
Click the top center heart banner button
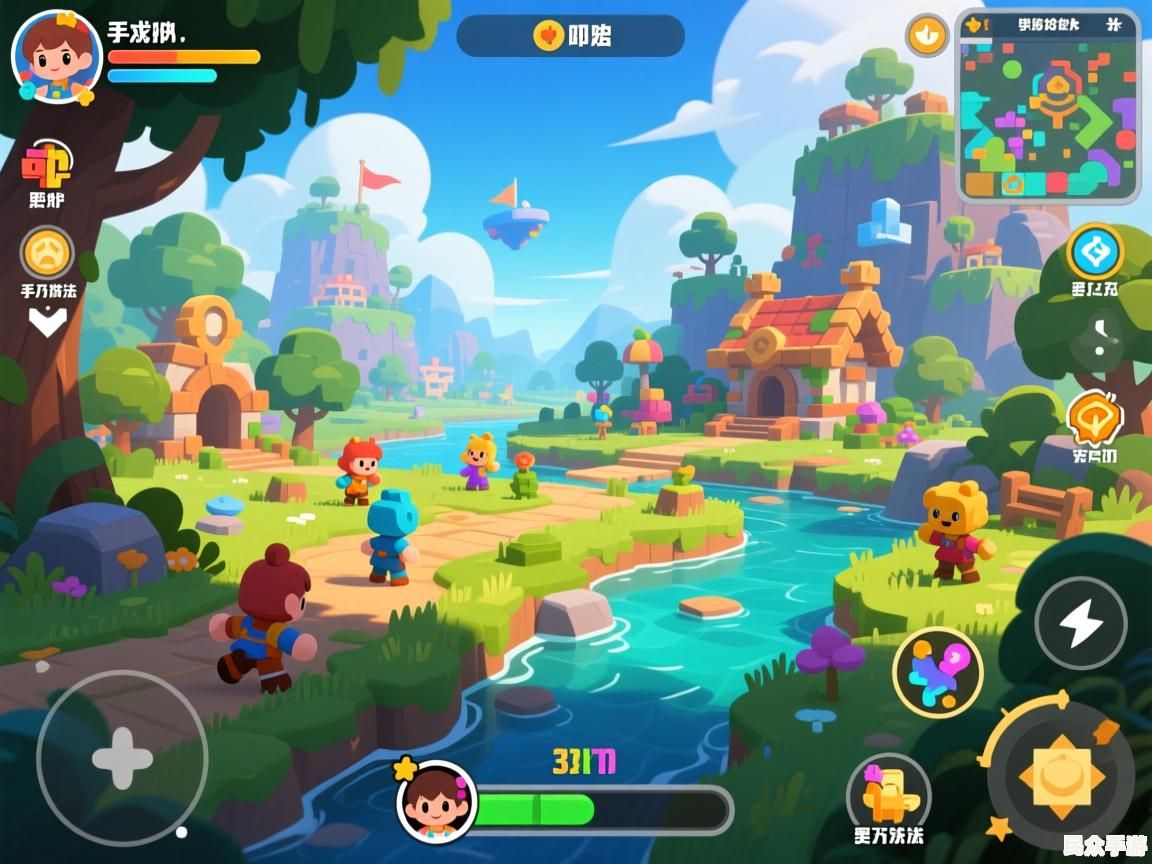570,36
